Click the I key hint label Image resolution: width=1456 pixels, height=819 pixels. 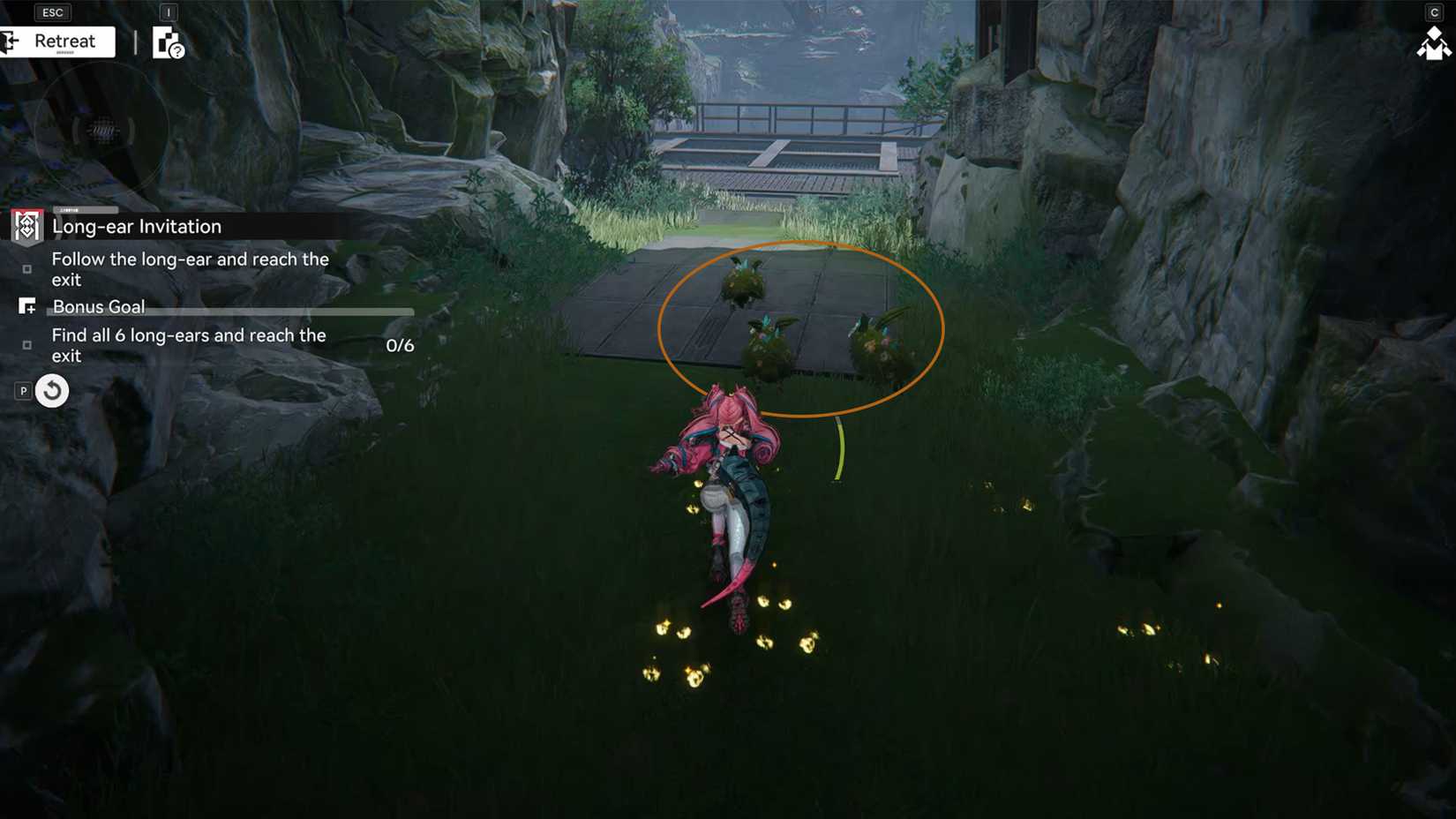[x=167, y=13]
